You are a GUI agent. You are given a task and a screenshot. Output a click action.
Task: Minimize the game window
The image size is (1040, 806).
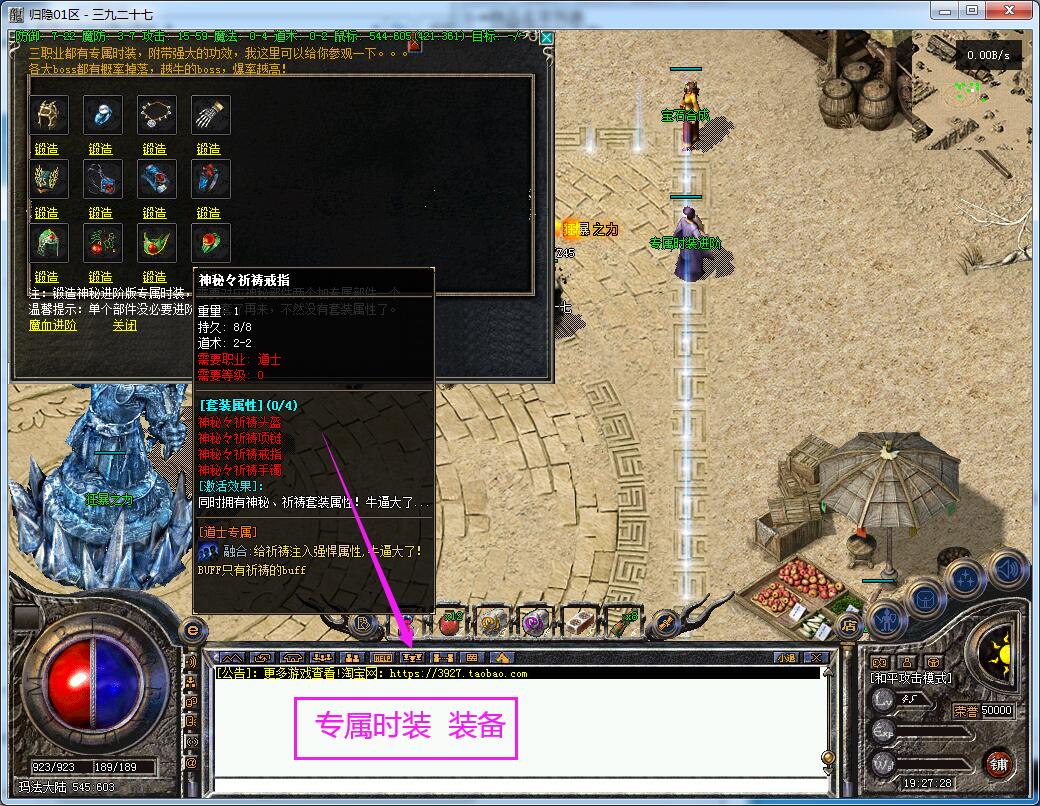coord(944,9)
